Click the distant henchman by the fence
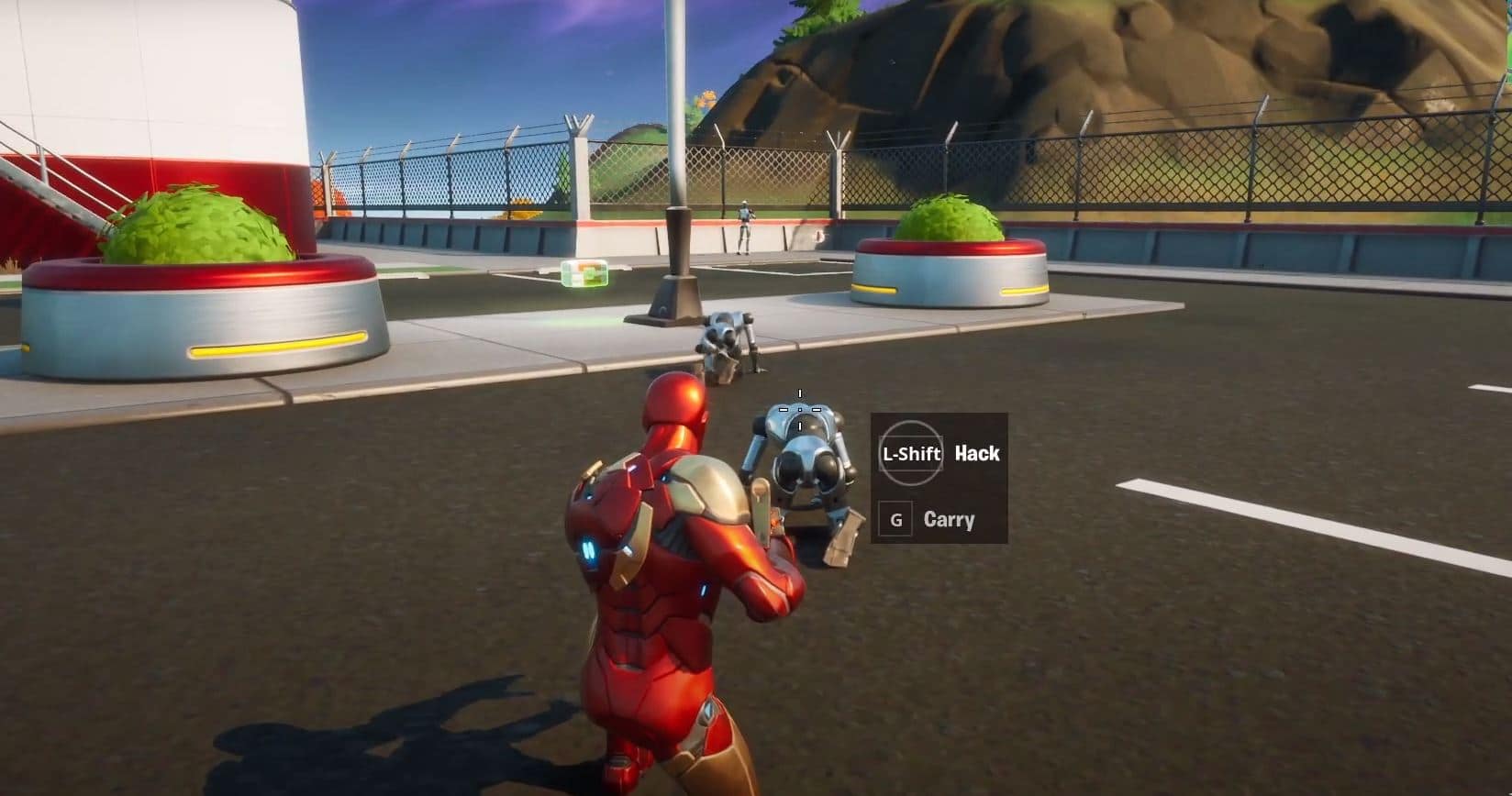The height and width of the screenshot is (796, 1512). (x=744, y=225)
